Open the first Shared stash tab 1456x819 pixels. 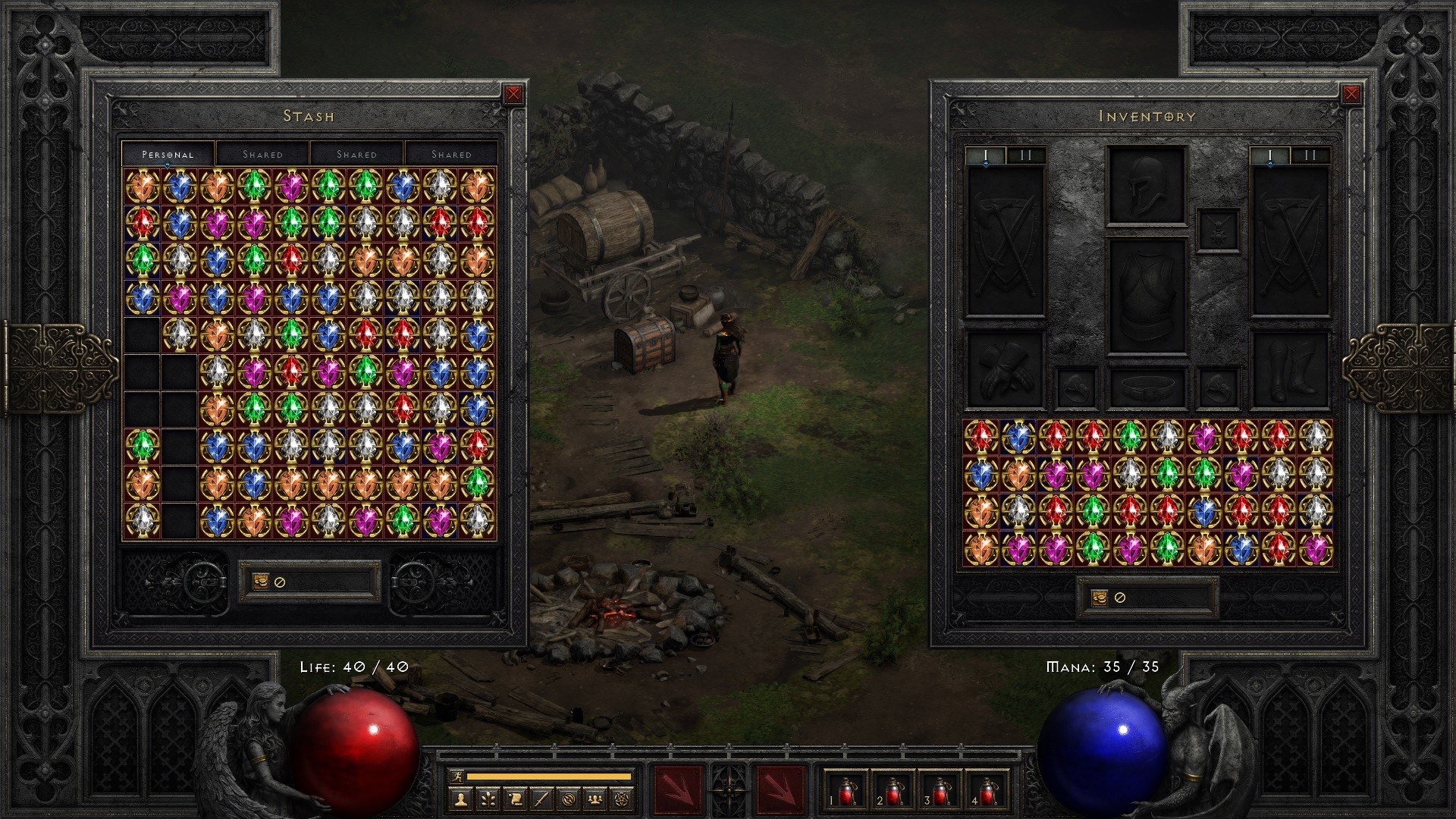(263, 153)
